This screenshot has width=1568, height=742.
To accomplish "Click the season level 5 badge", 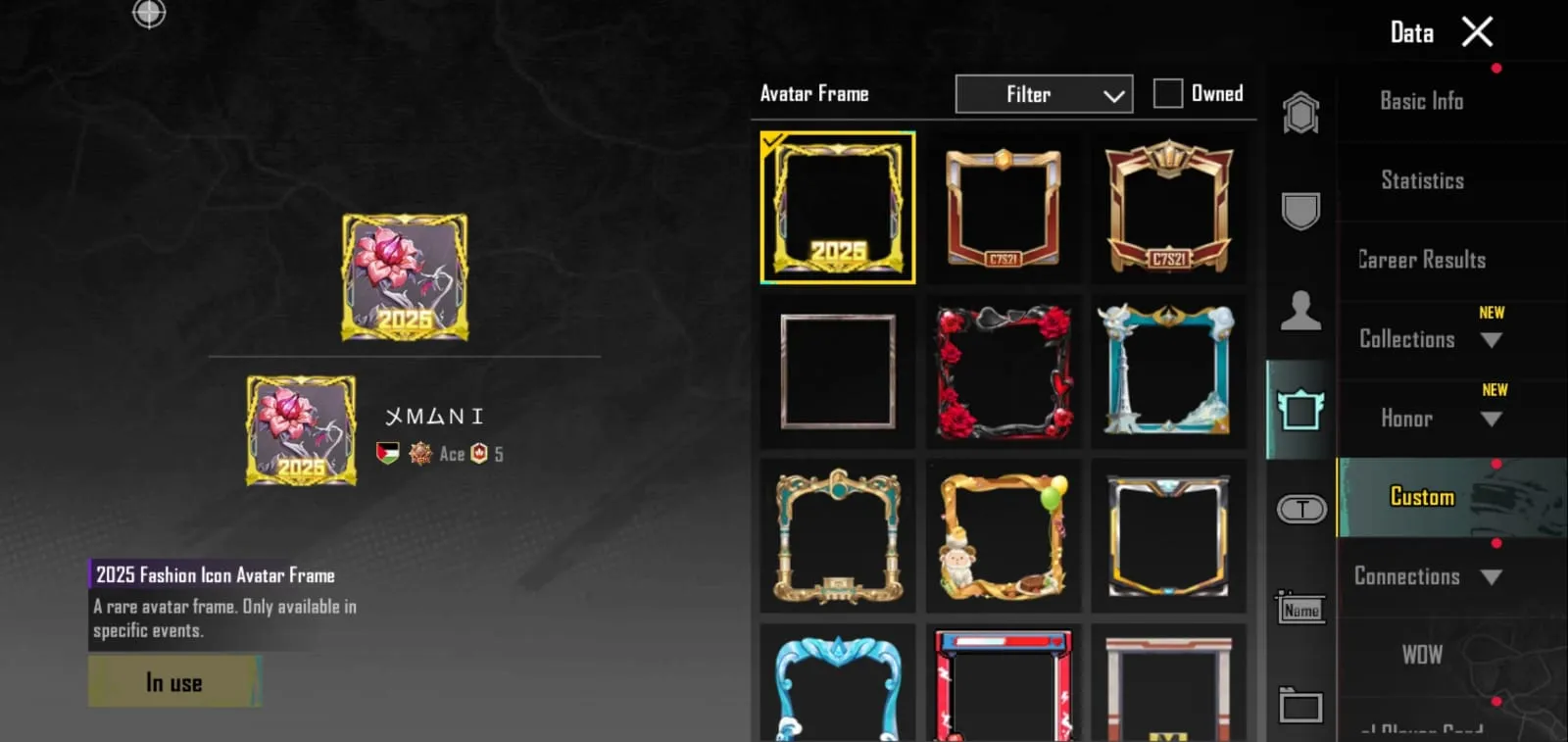I will [x=481, y=454].
